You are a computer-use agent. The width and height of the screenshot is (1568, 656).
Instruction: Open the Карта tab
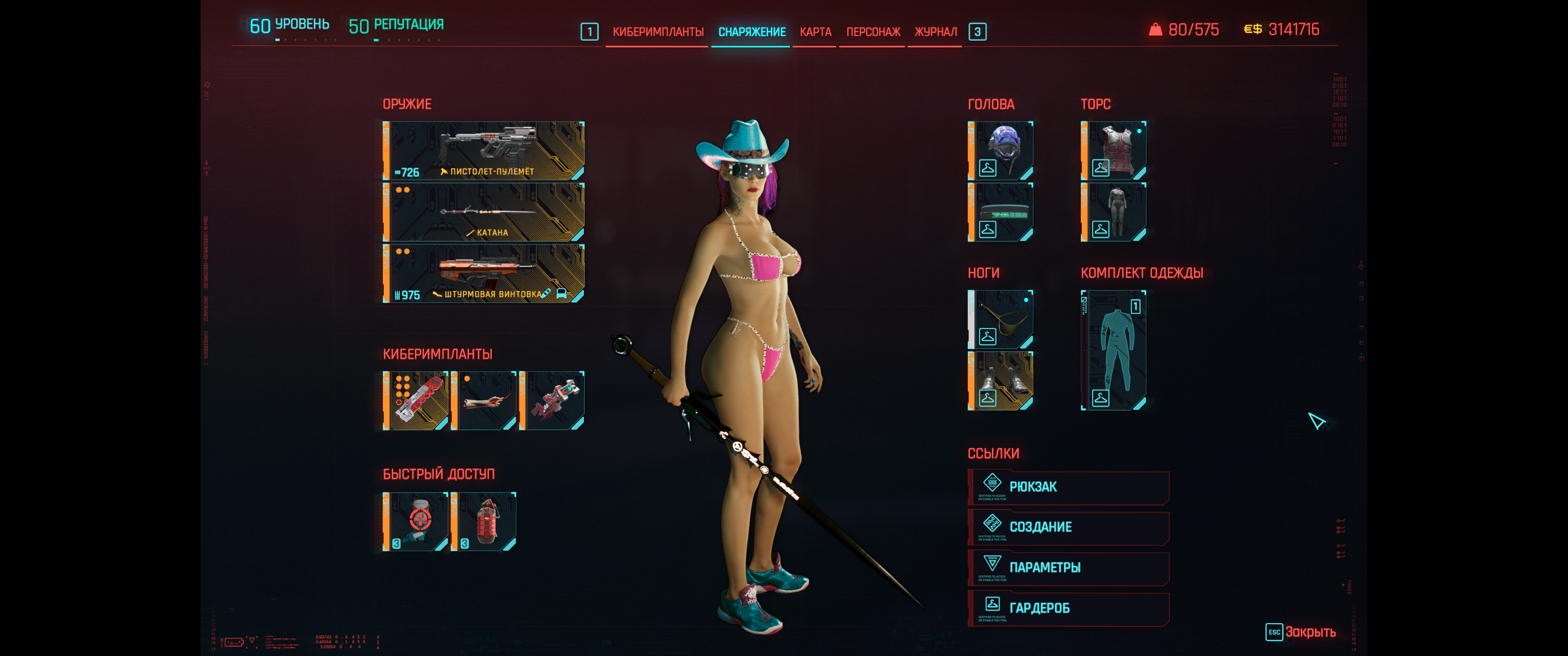(815, 31)
